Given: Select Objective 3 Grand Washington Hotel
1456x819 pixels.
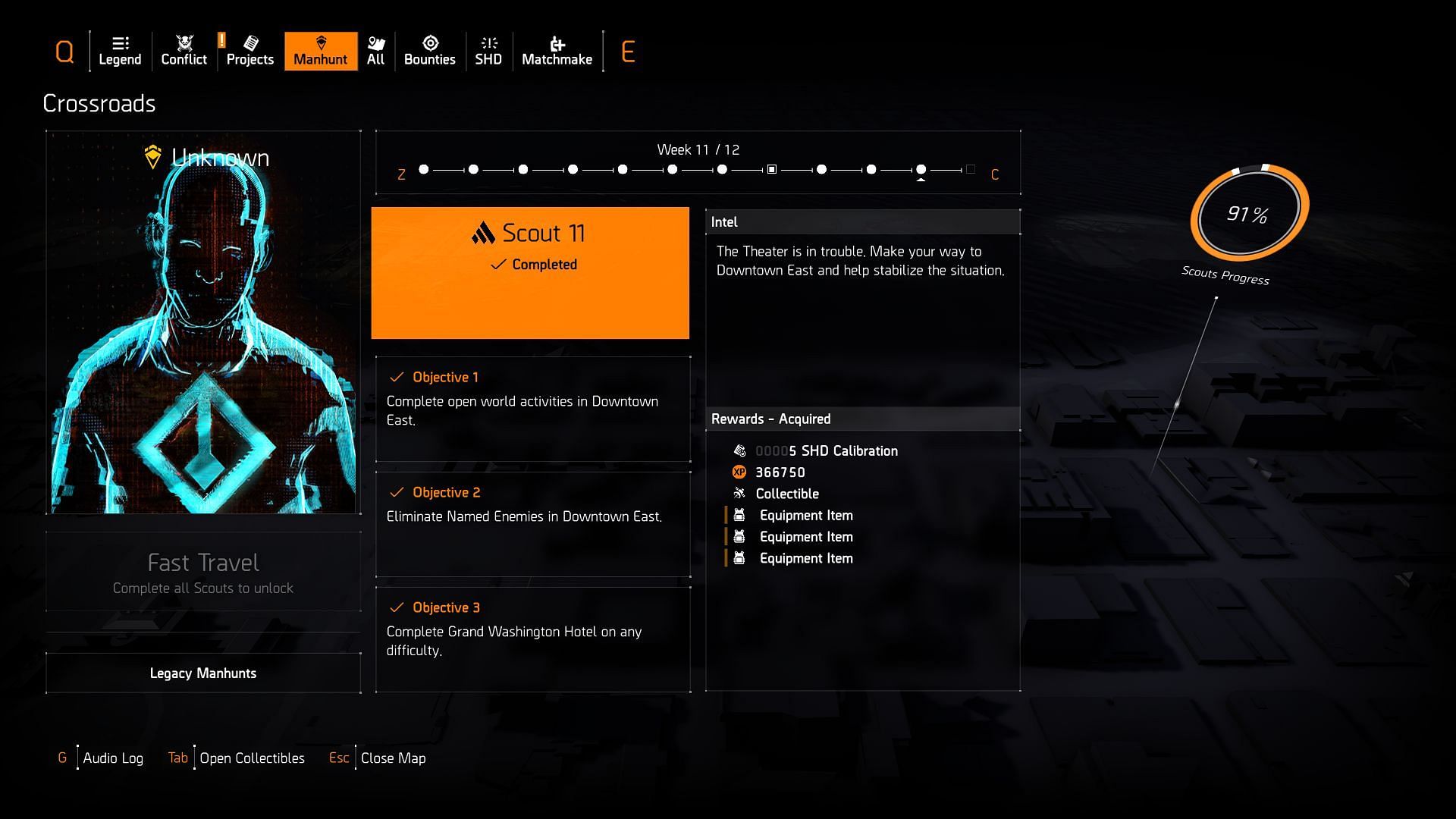Looking at the screenshot, I should pyautogui.click(x=532, y=639).
